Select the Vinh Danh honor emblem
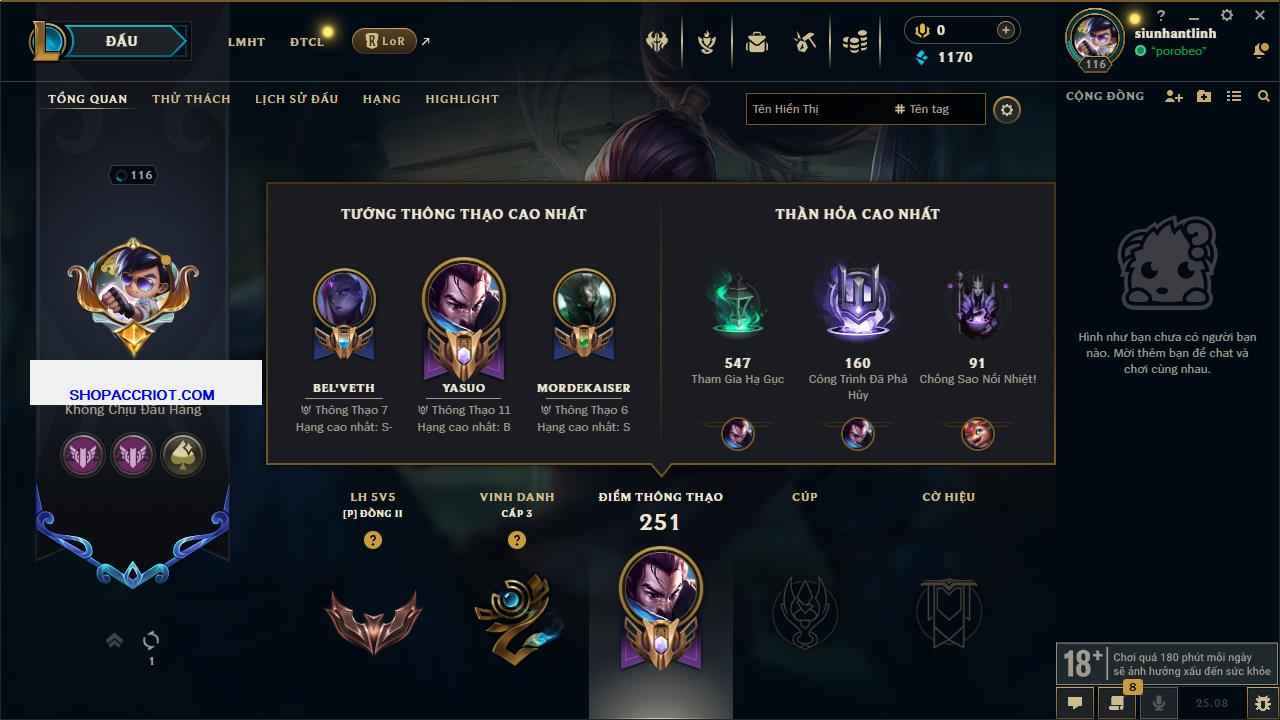1280x720 pixels. click(517, 612)
